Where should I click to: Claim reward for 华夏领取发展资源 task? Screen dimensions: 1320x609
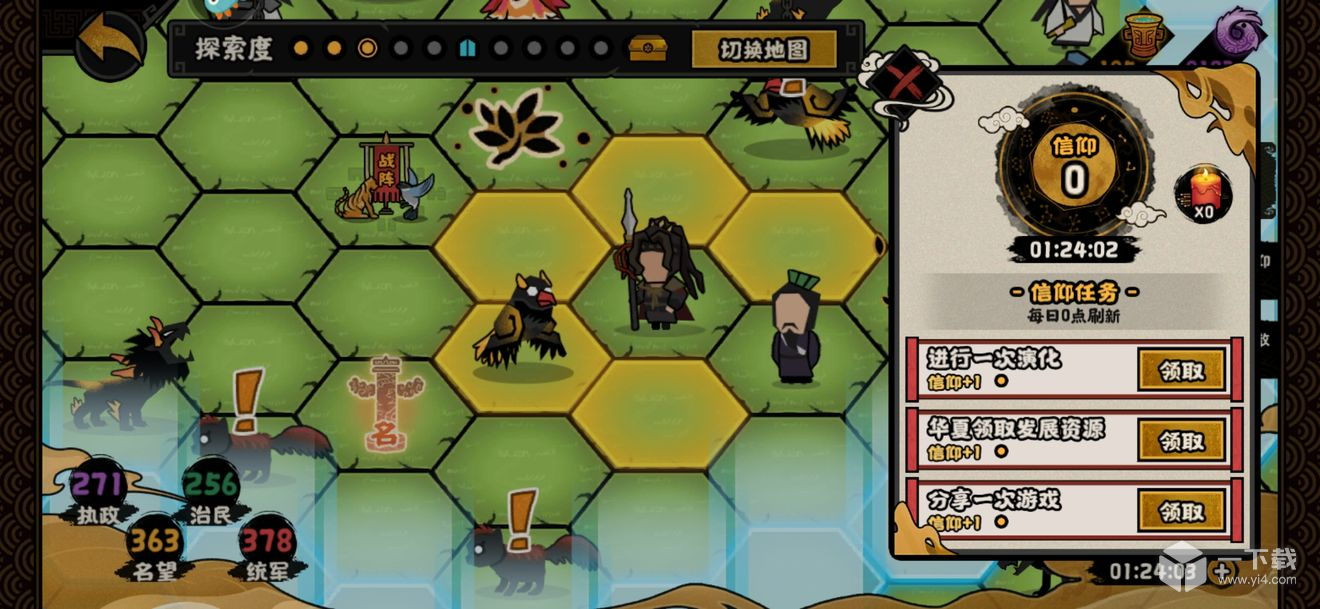pos(1182,440)
